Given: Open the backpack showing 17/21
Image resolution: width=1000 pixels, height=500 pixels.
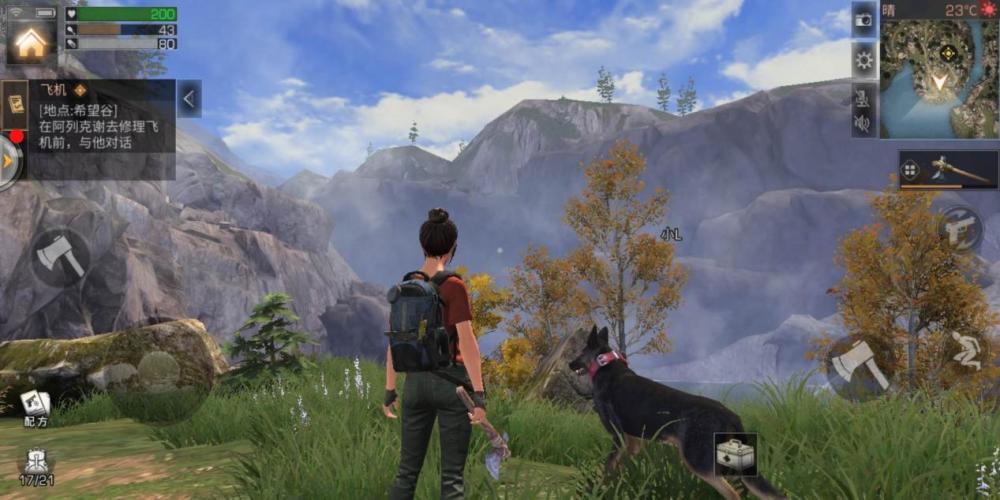Looking at the screenshot, I should click(x=36, y=464).
